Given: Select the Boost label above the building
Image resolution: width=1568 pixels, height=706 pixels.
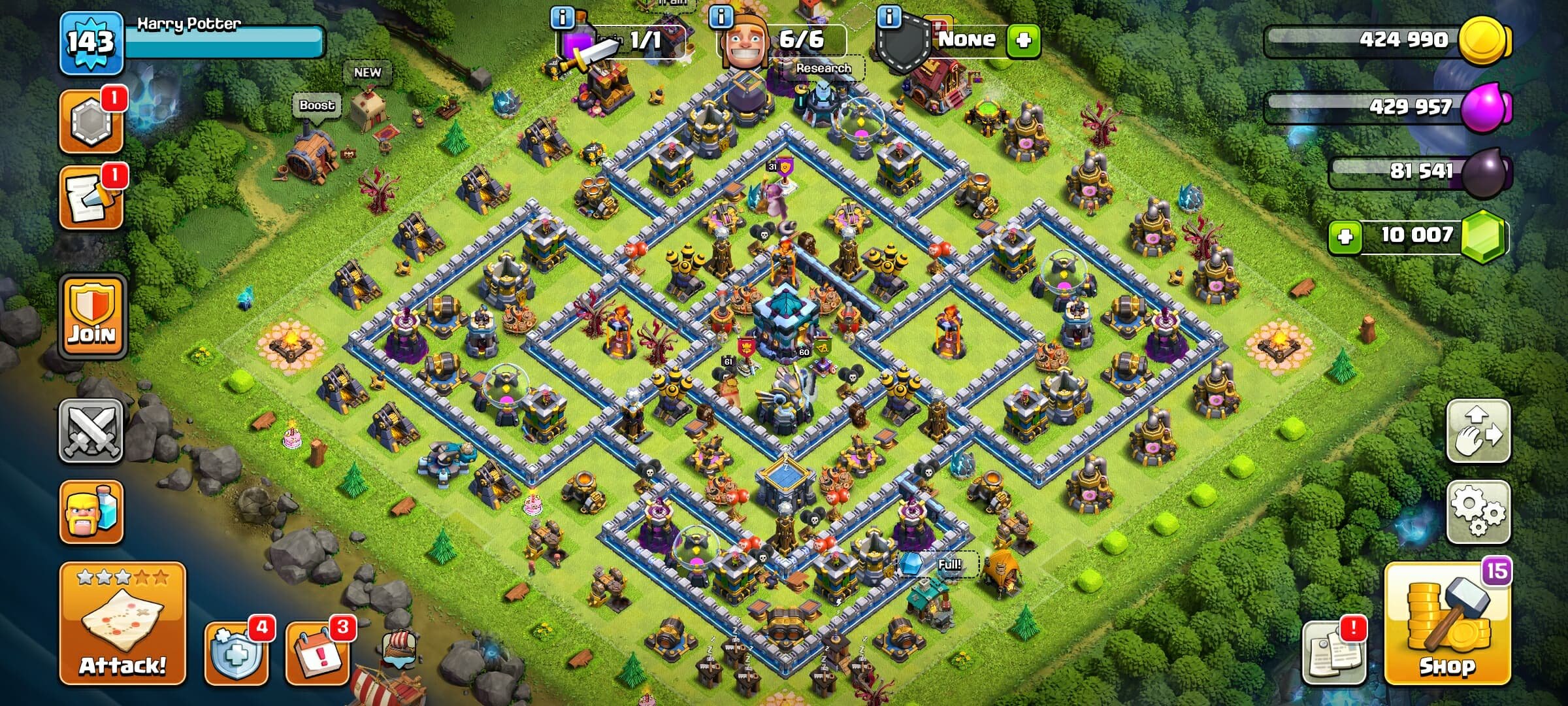Looking at the screenshot, I should 316,105.
